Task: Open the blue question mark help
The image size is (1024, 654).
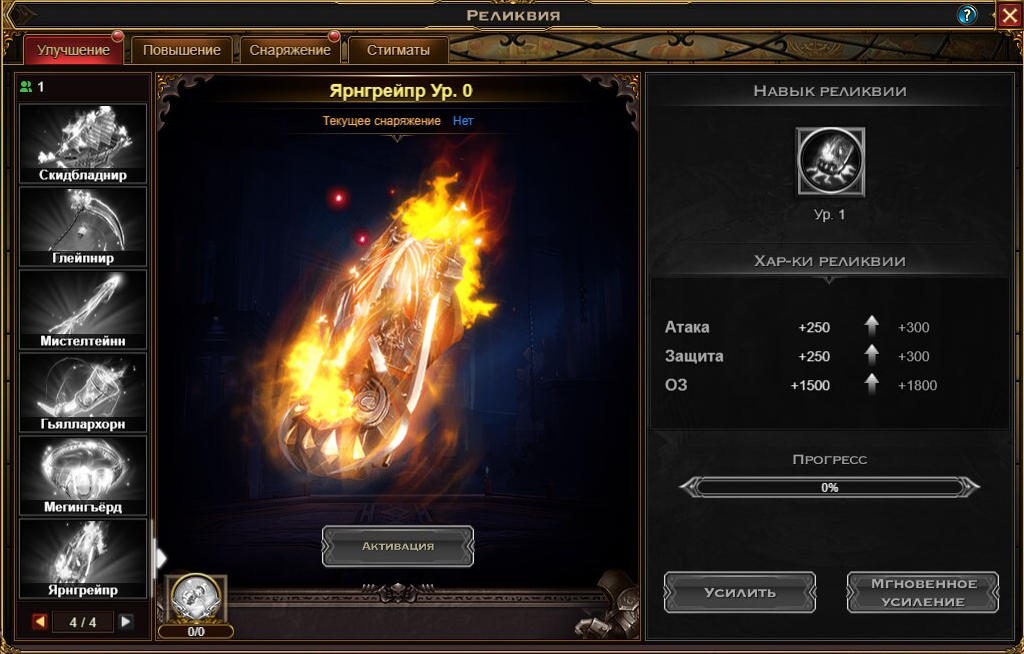Action: (967, 15)
